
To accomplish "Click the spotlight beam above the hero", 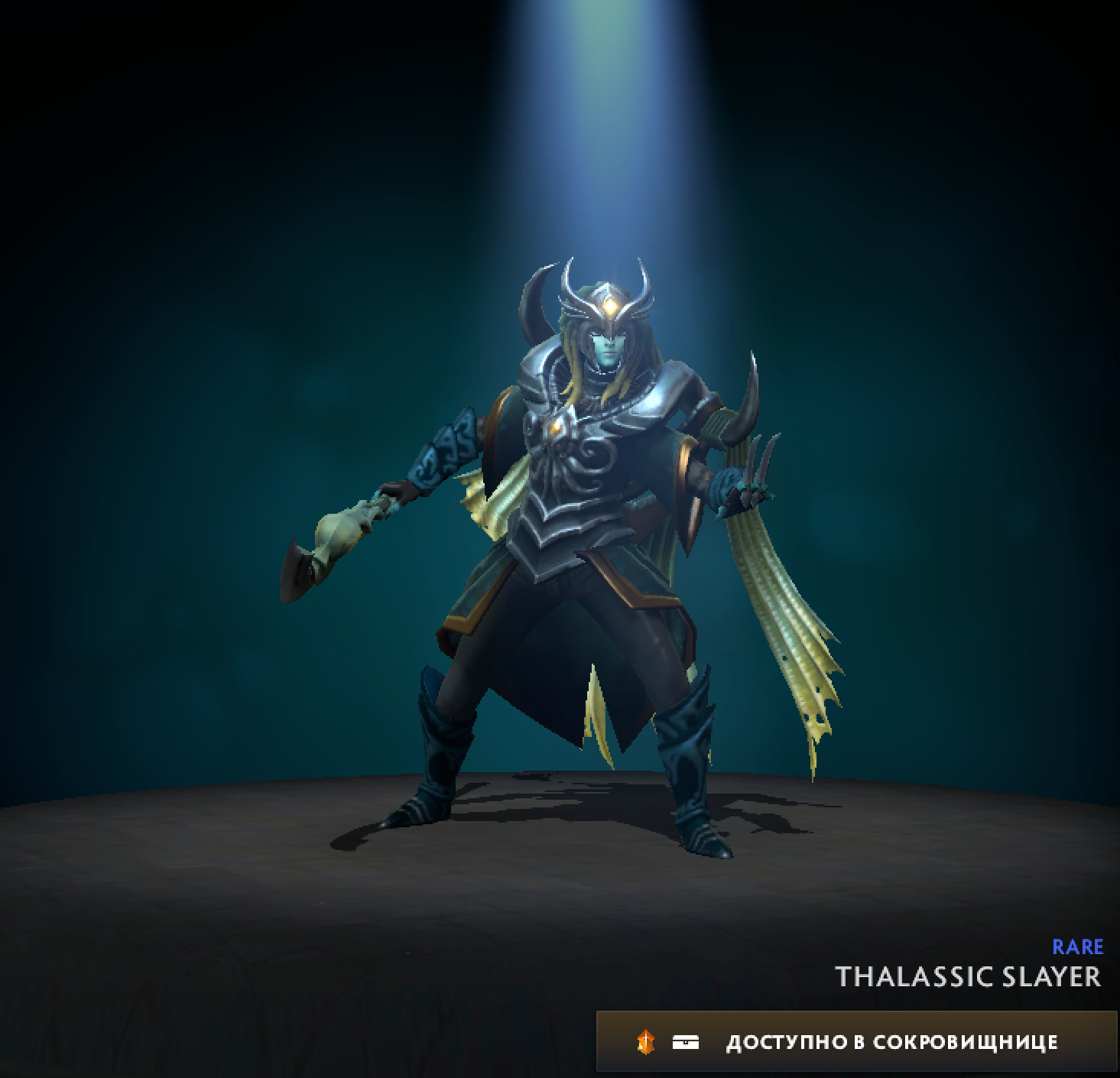I will (604, 115).
